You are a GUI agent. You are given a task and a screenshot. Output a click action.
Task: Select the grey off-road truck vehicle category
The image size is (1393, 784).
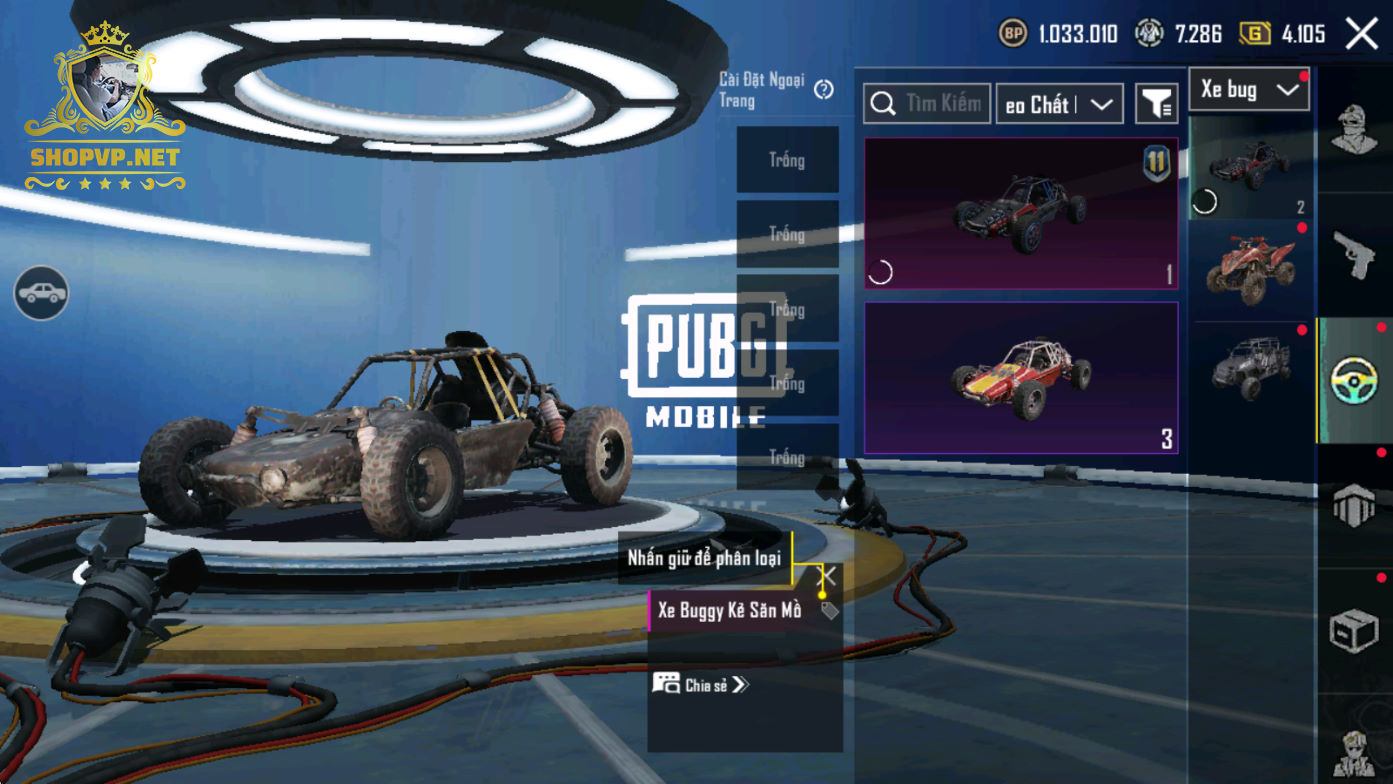coord(1249,369)
